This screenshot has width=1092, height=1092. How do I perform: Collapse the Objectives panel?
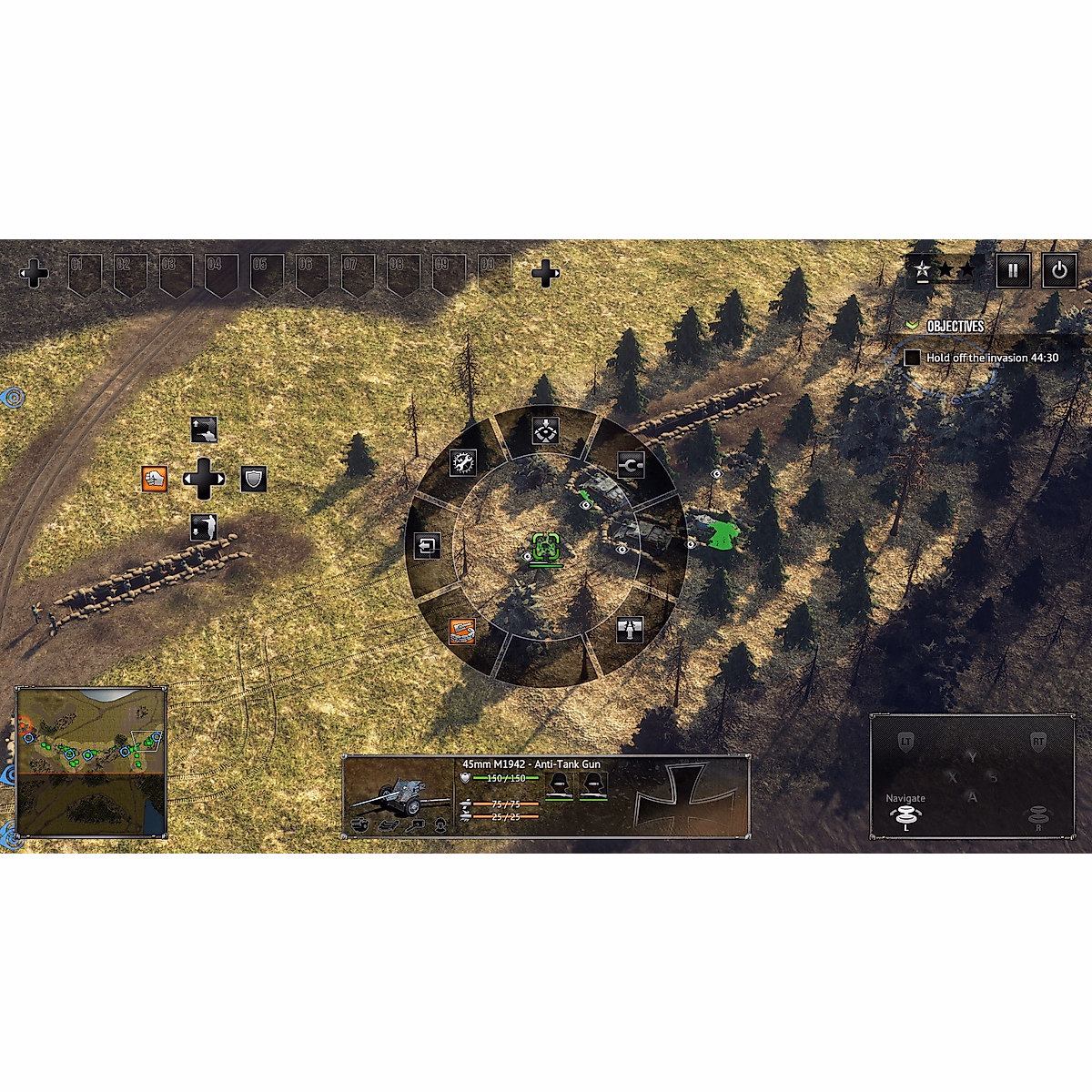pos(912,326)
